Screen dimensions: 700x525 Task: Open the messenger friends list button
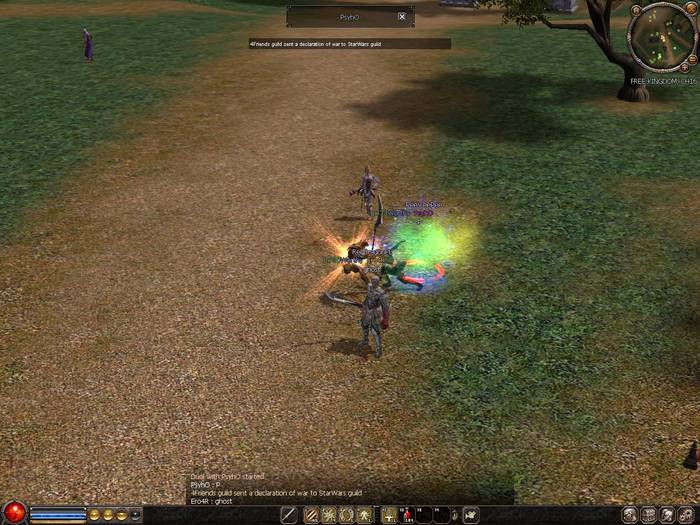coord(667,515)
